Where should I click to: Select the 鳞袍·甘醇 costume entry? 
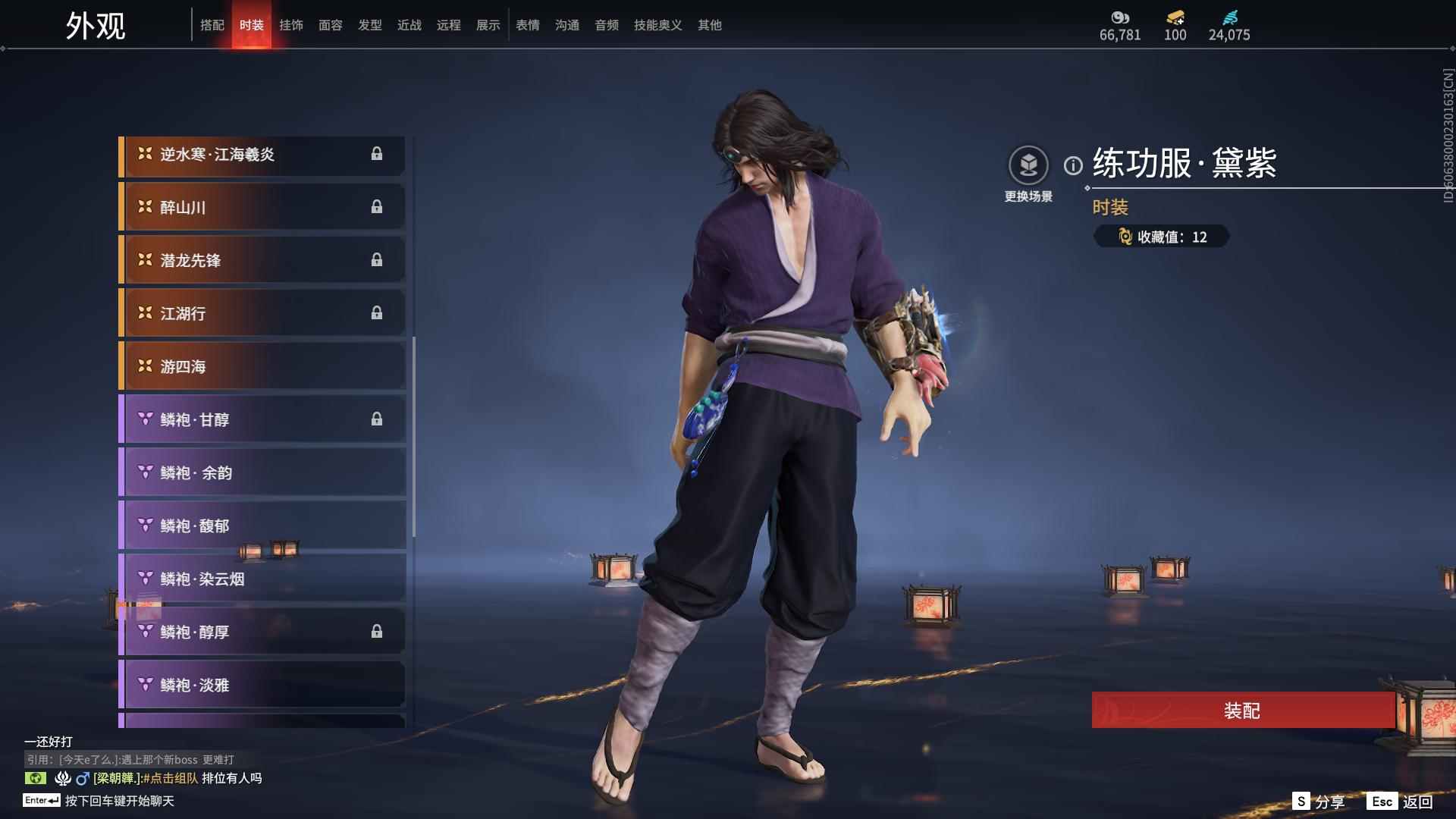(262, 419)
